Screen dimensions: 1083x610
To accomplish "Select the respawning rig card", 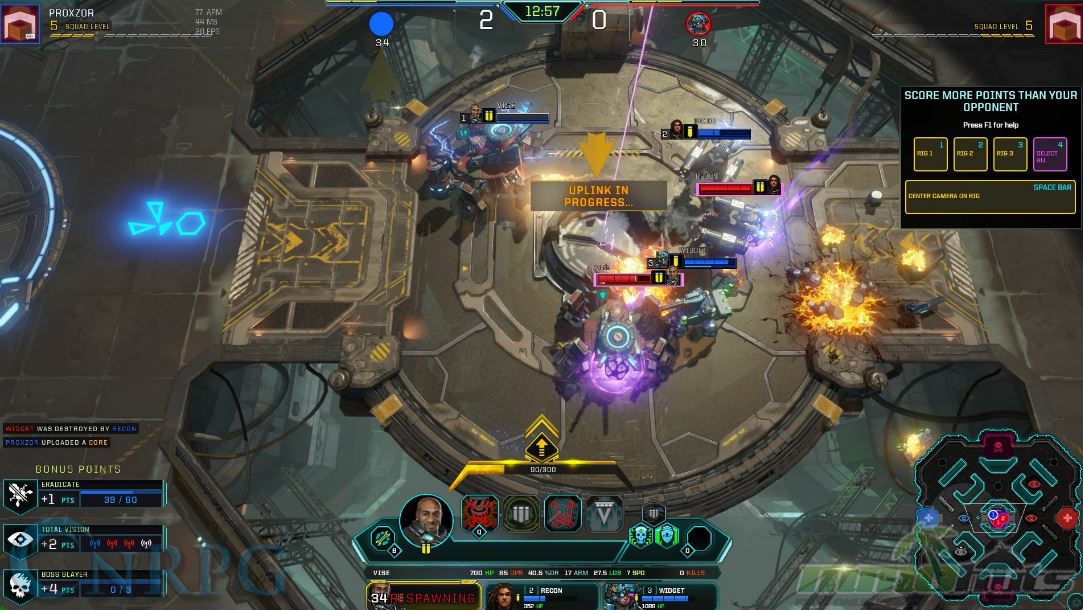I will [423, 597].
